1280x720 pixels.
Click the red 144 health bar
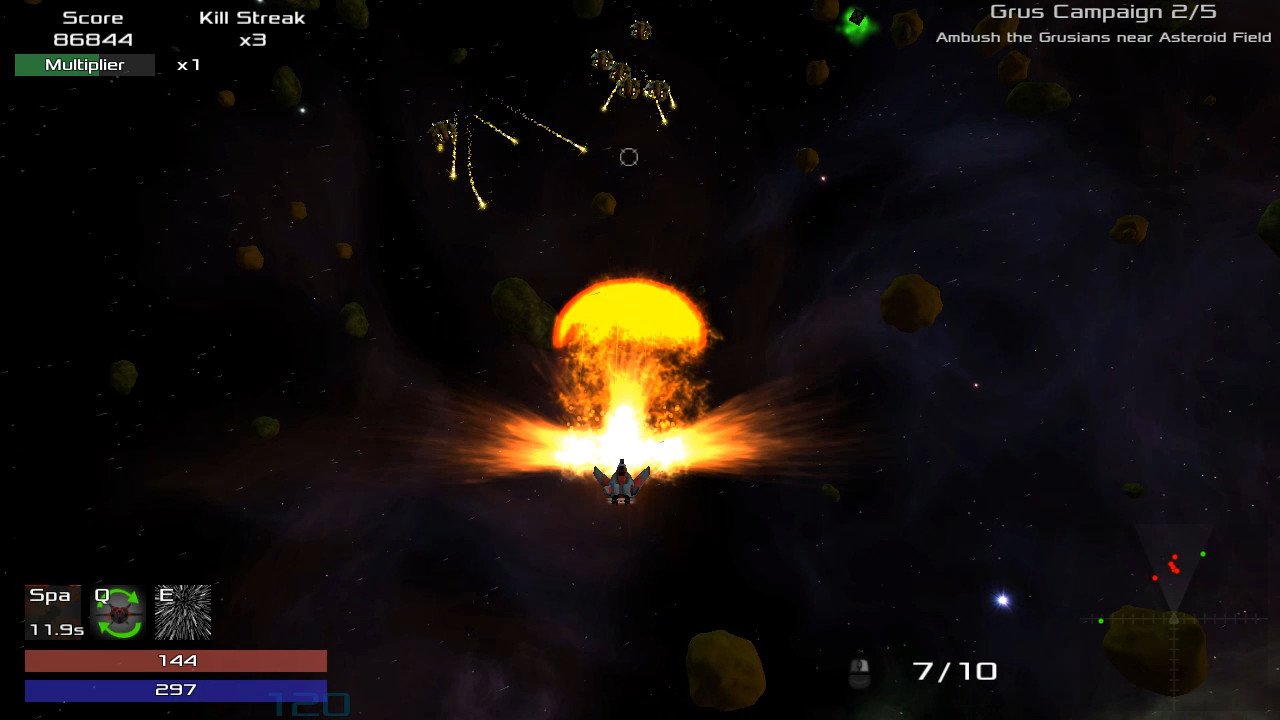point(176,660)
